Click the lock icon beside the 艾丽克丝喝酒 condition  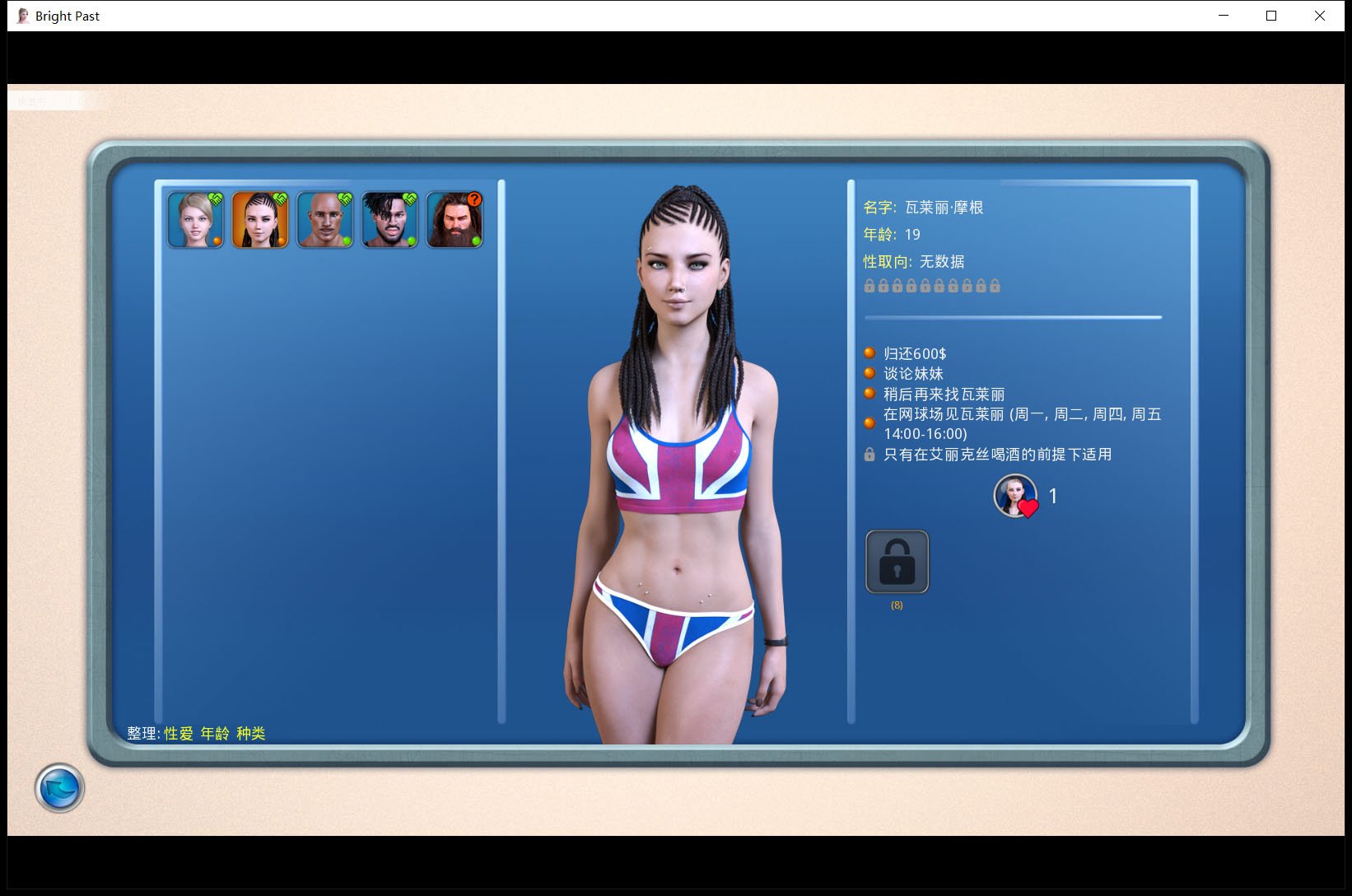pos(869,454)
